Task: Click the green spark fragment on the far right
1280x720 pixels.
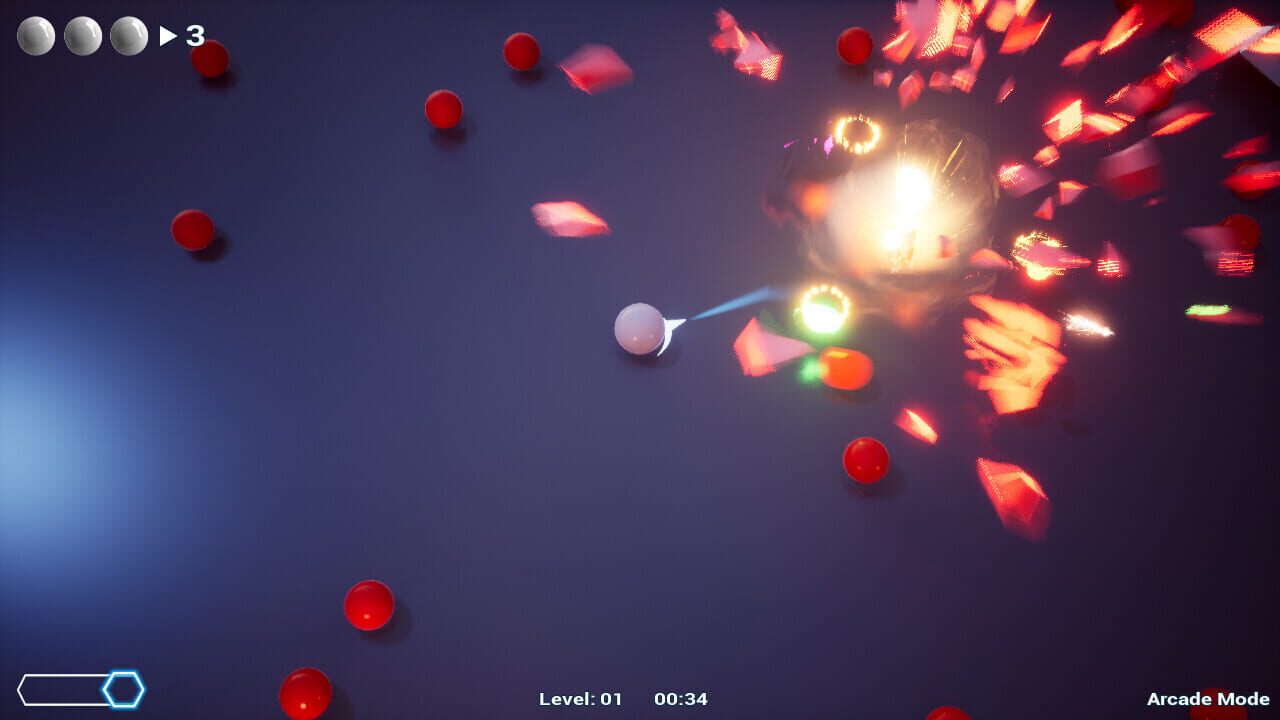Action: [x=1208, y=311]
